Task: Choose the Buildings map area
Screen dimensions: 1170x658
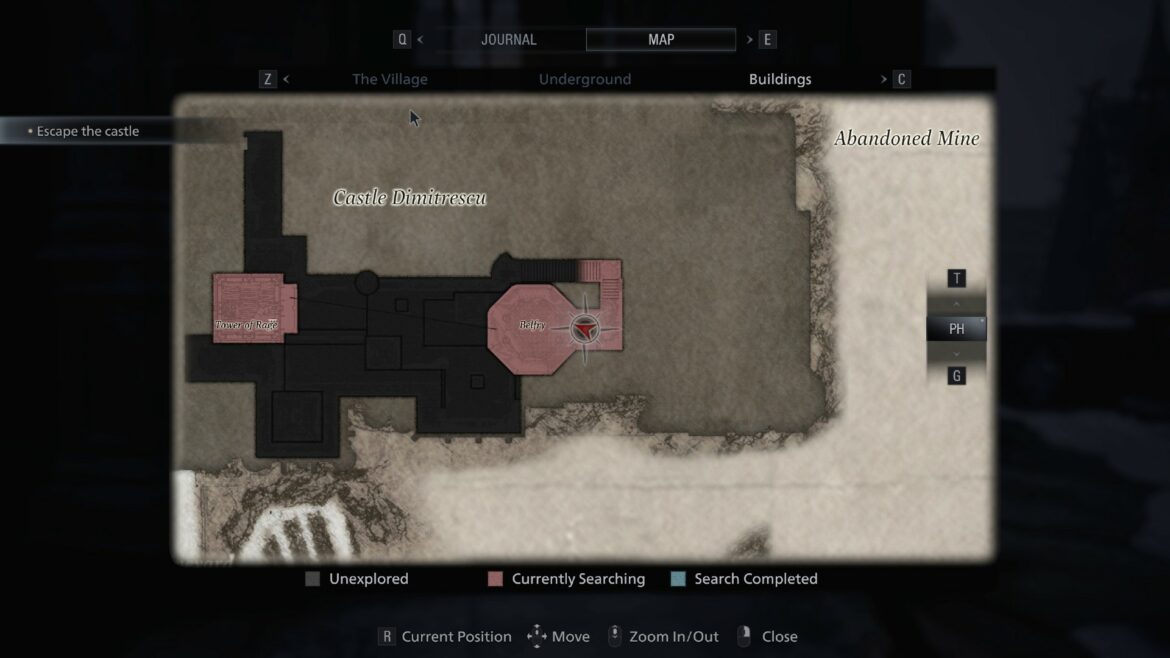Action: [x=780, y=79]
